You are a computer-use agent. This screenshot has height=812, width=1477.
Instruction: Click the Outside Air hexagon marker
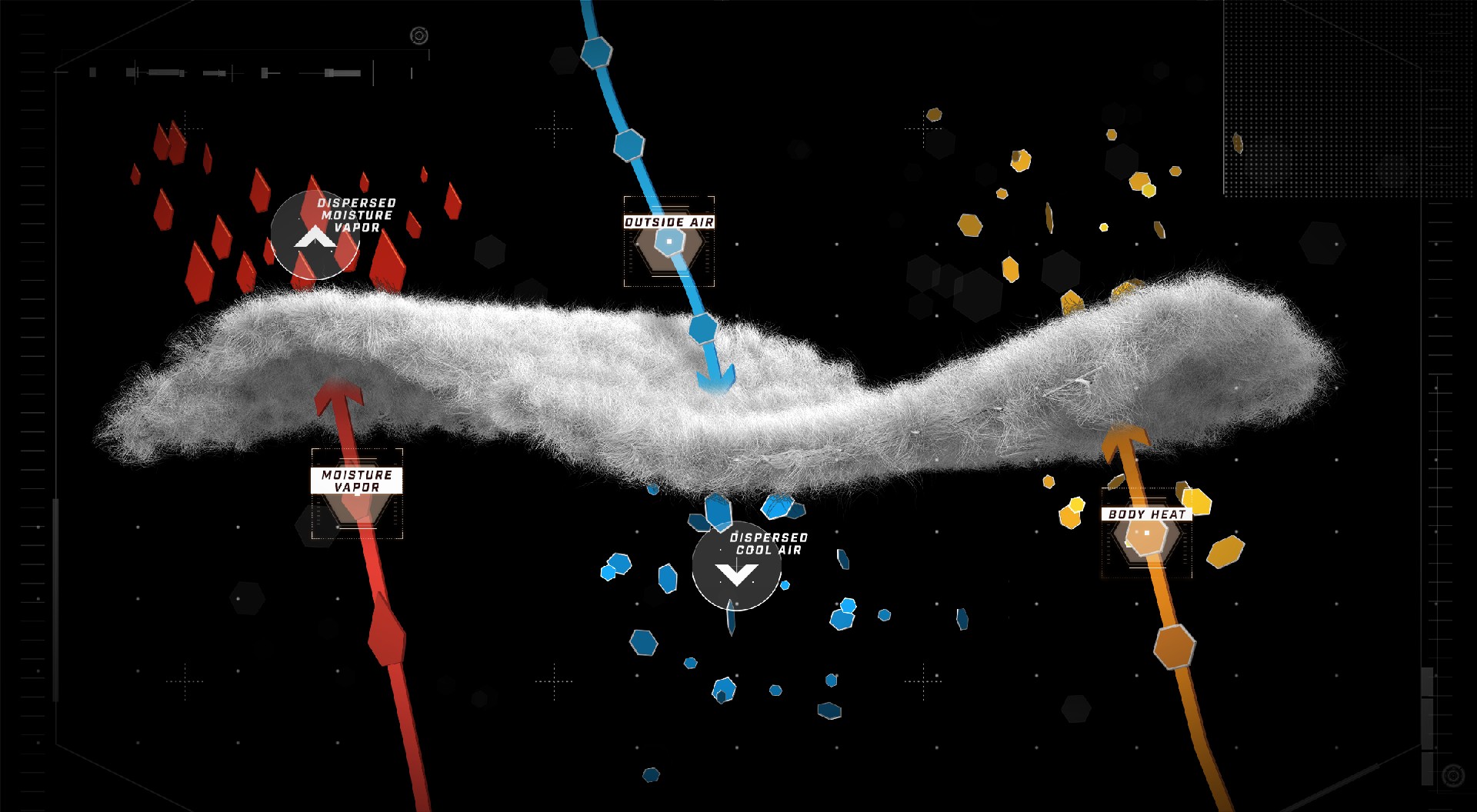[x=669, y=243]
